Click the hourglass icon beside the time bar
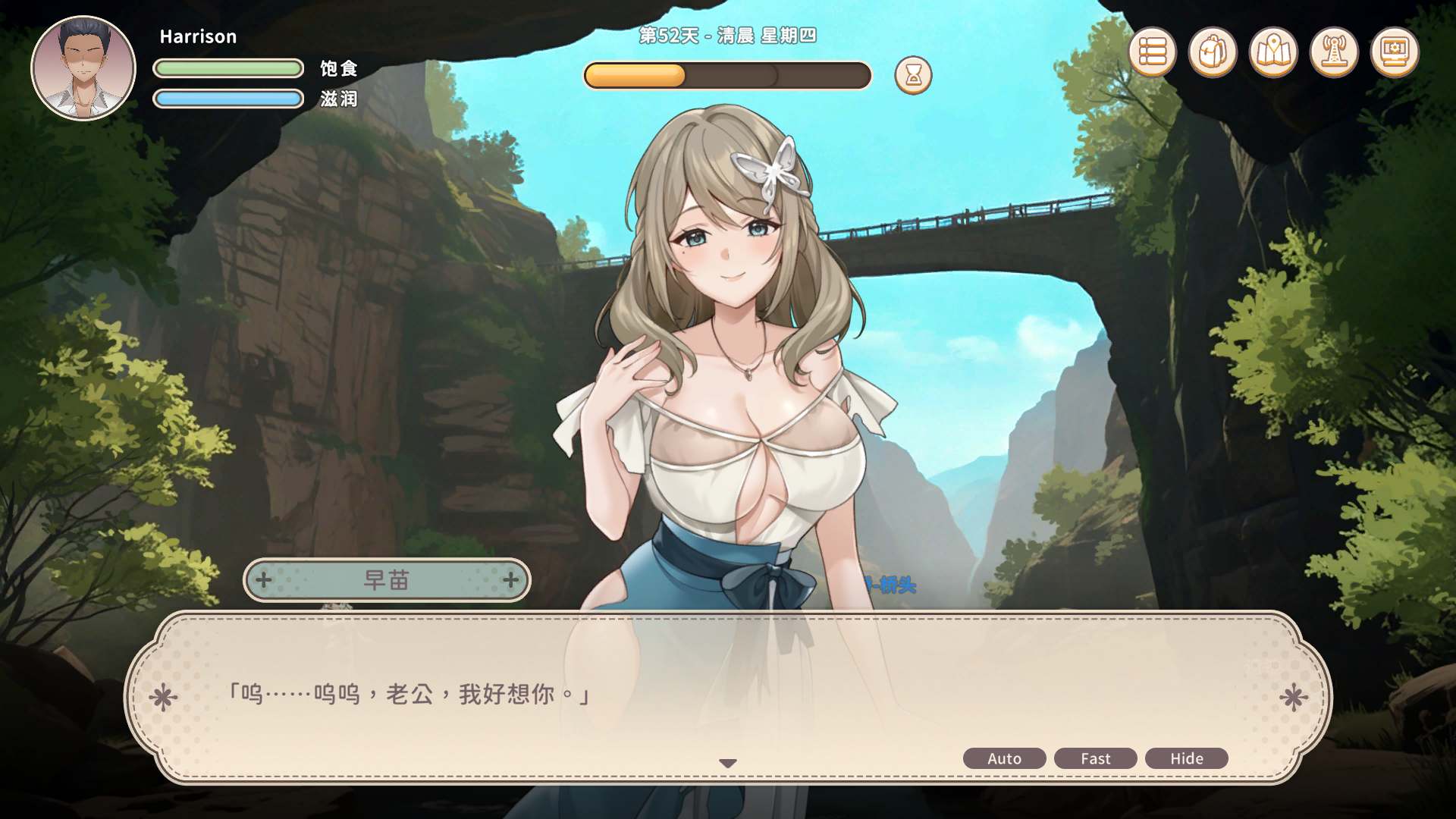The width and height of the screenshot is (1456, 819). pyautogui.click(x=912, y=75)
